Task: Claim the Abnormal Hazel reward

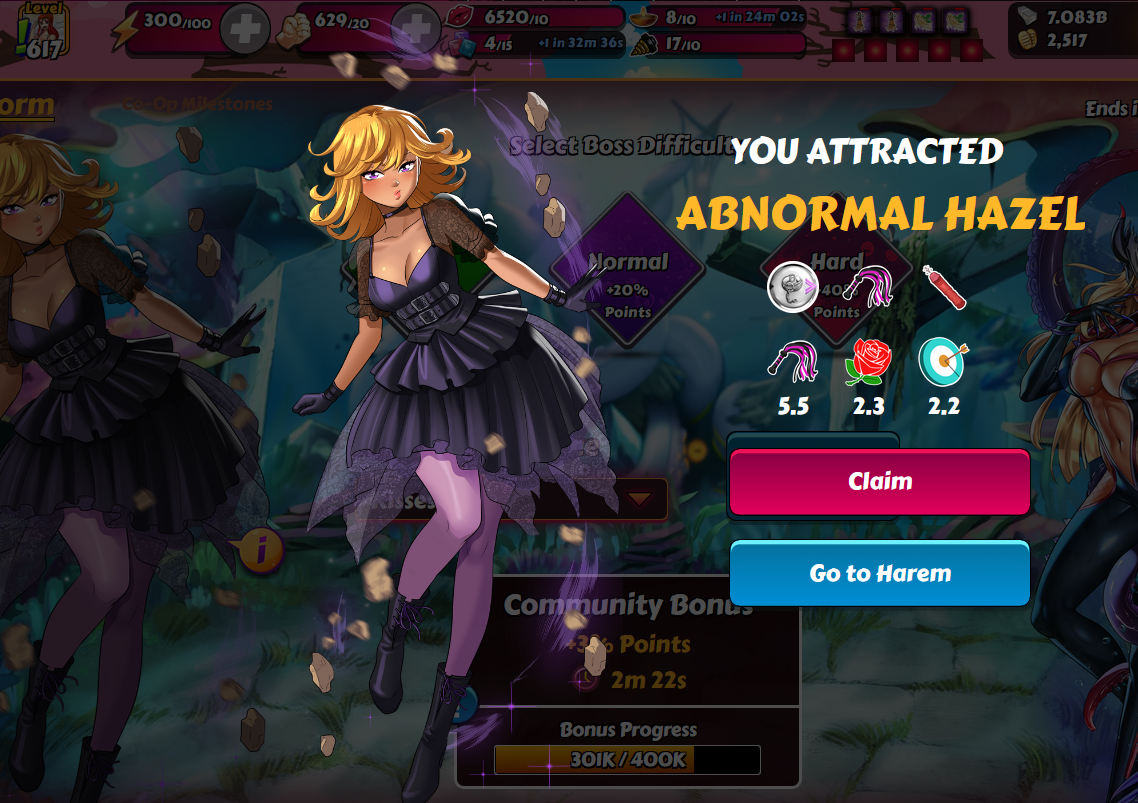Action: pyautogui.click(x=879, y=482)
